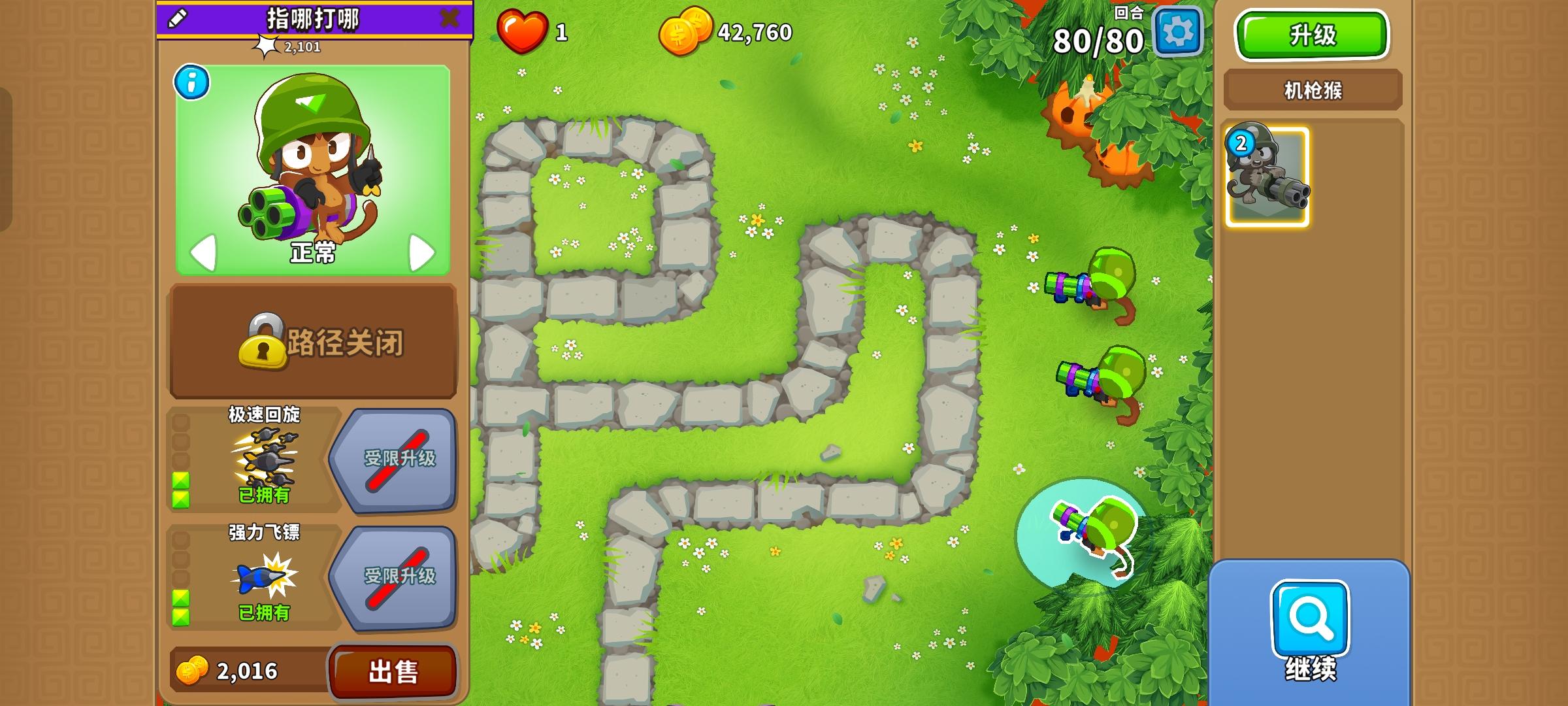The height and width of the screenshot is (706, 1568).
Task: Toggle targeting mode with the left arrow
Action: [204, 252]
